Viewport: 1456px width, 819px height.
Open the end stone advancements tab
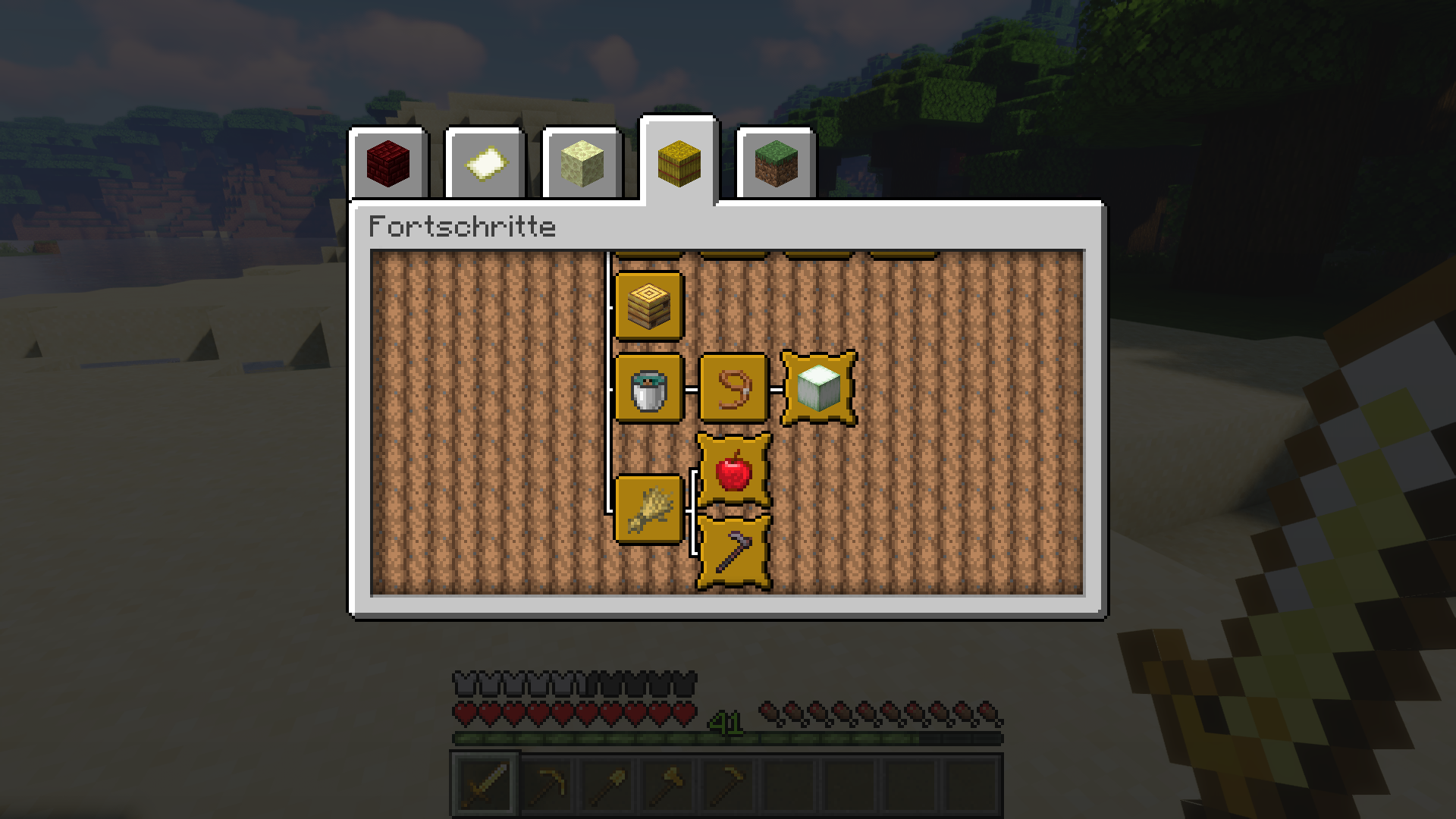point(580,162)
